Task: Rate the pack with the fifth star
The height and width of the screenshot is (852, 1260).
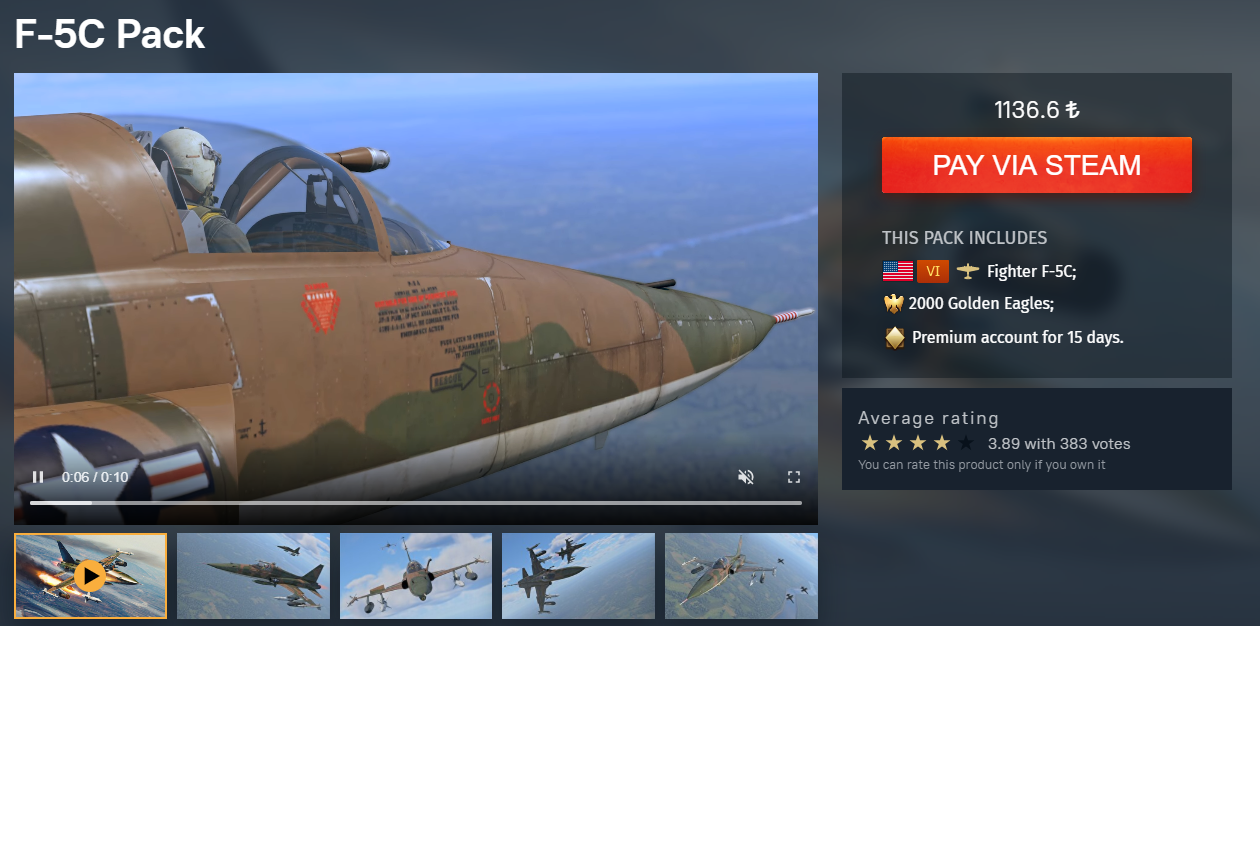Action: 965,443
